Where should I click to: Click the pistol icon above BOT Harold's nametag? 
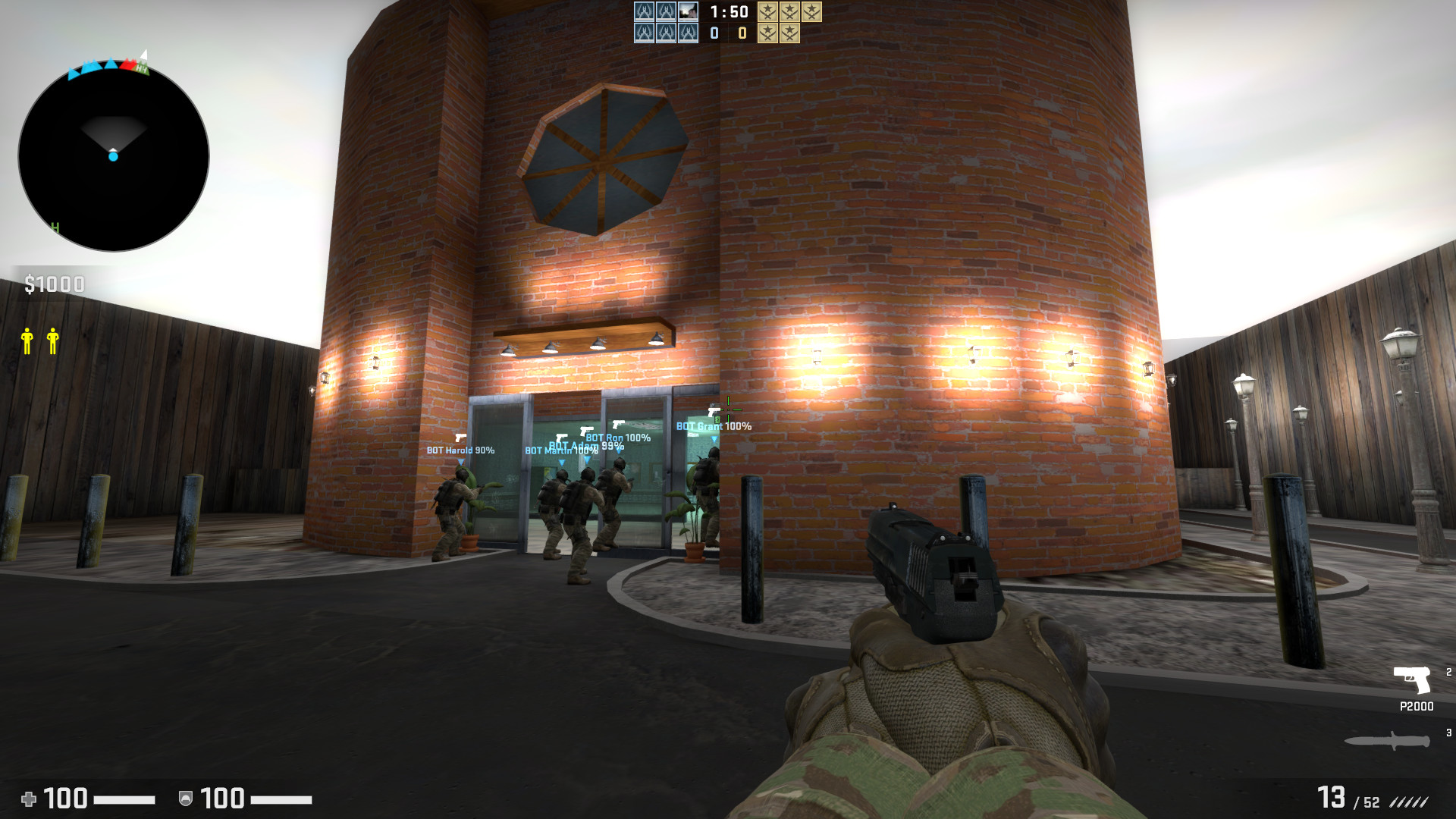coord(460,438)
